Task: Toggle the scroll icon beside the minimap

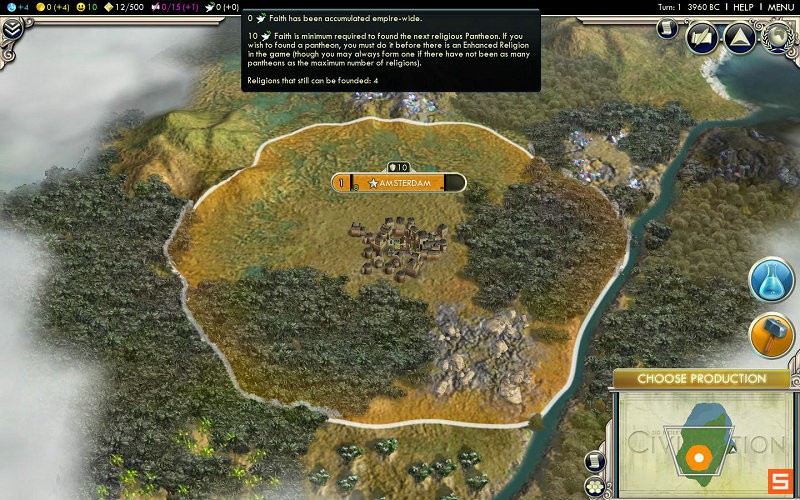Action: coord(596,461)
